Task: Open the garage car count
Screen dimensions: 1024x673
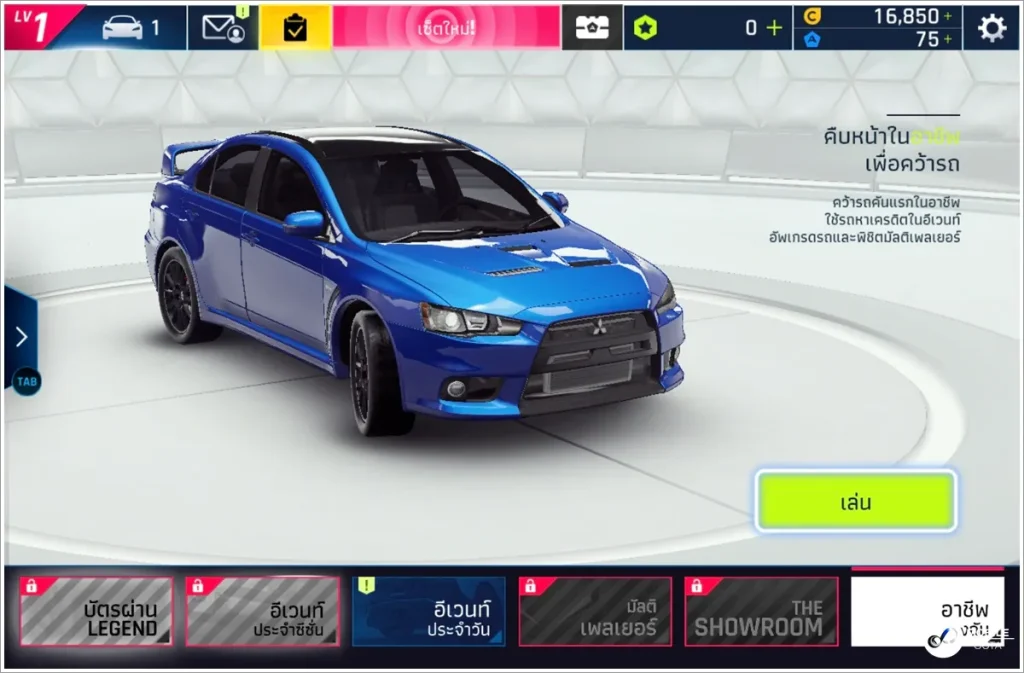Action: (130, 28)
